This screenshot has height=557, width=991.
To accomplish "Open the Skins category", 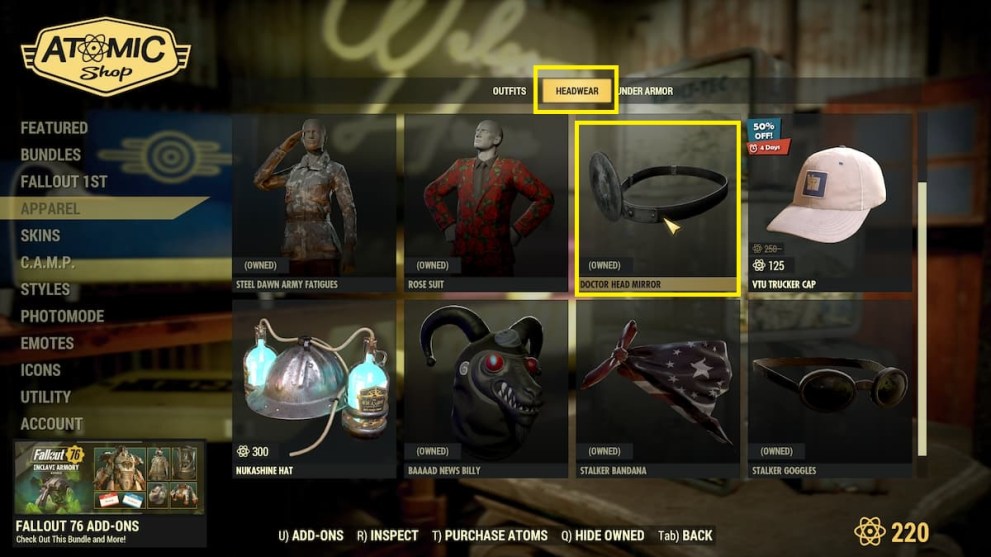I will click(x=41, y=236).
